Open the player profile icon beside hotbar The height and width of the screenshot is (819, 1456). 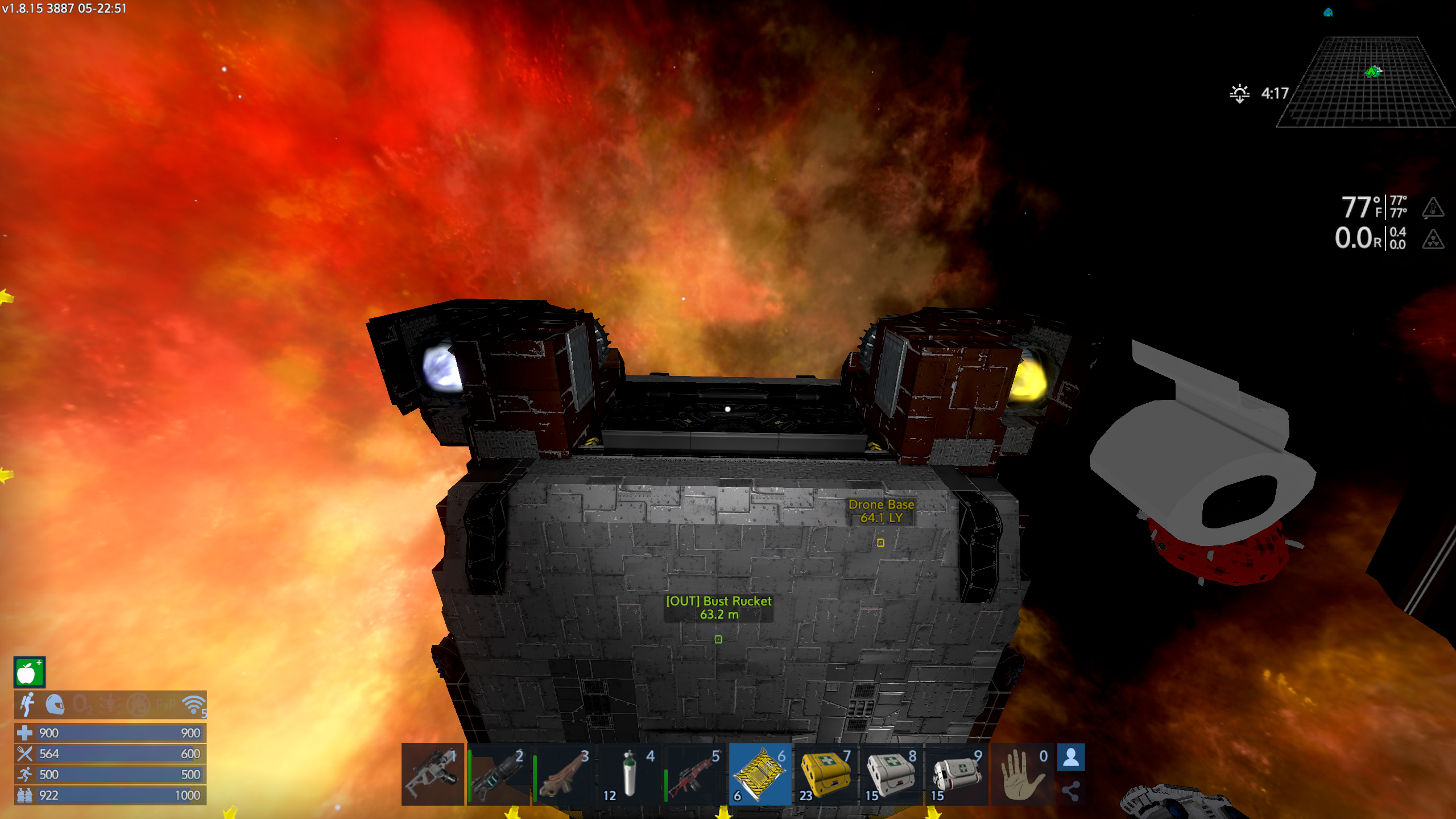click(1071, 758)
